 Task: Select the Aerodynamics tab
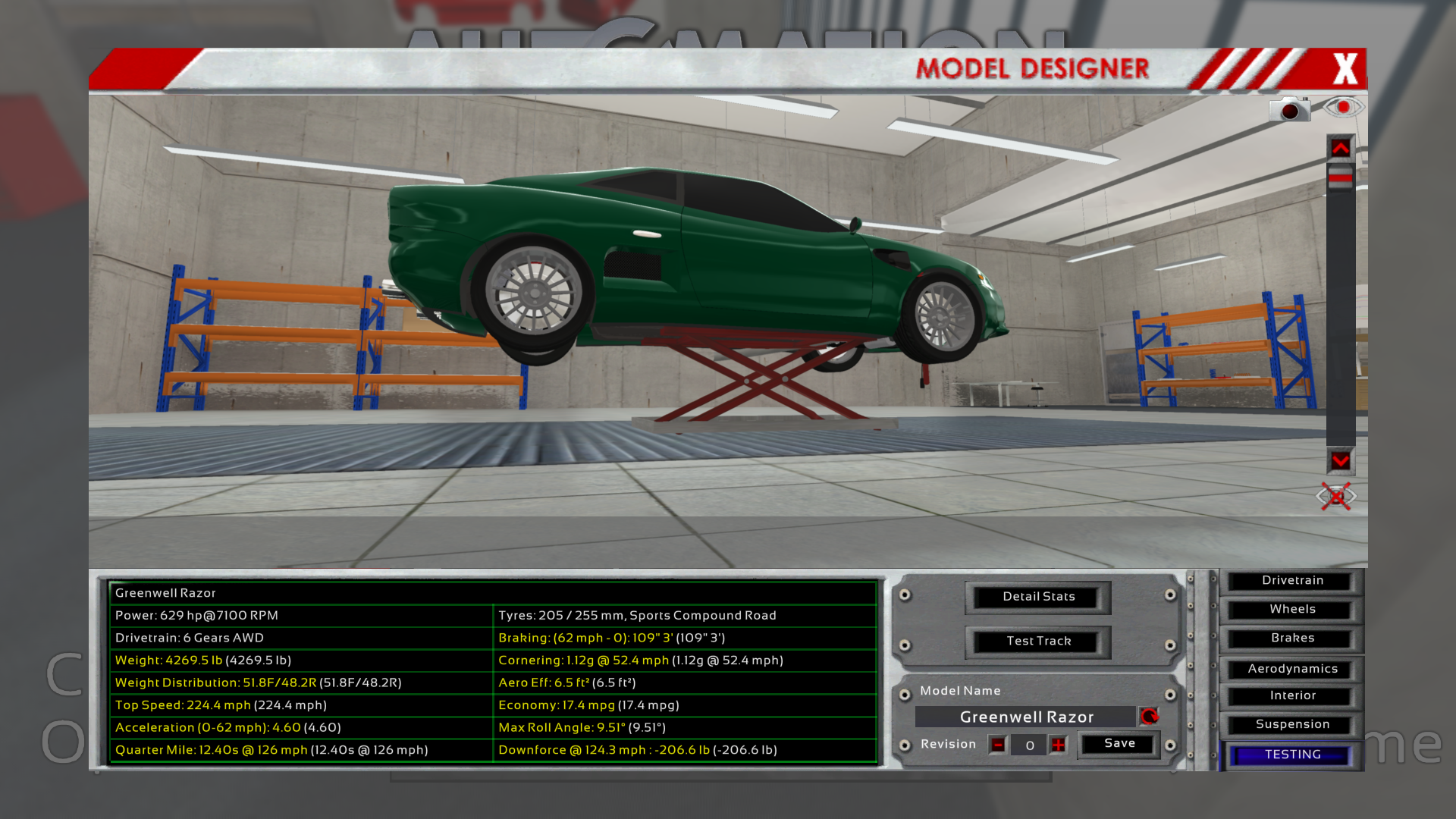[1292, 669]
